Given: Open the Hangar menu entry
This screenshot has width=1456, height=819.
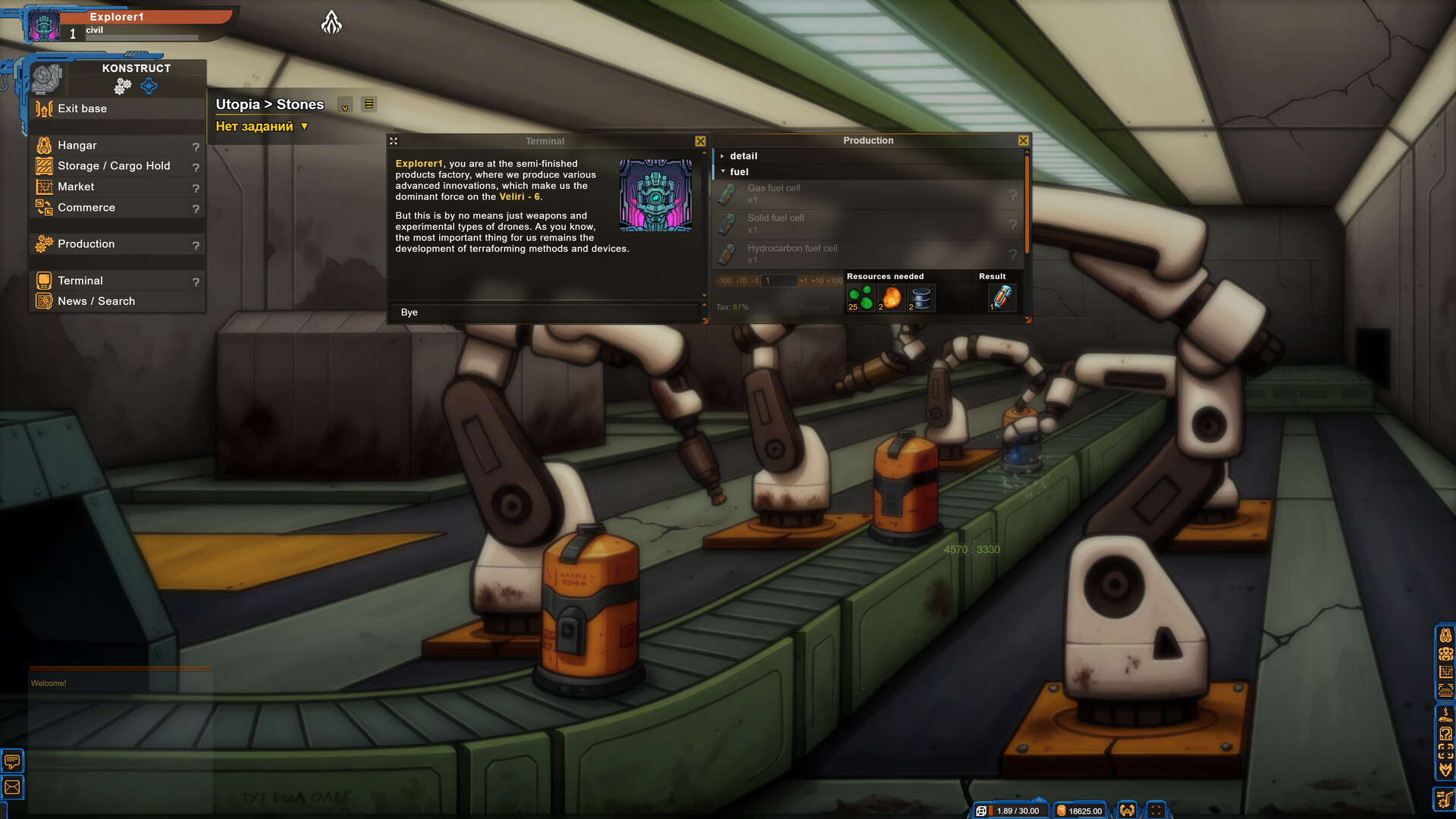Looking at the screenshot, I should (x=77, y=146).
